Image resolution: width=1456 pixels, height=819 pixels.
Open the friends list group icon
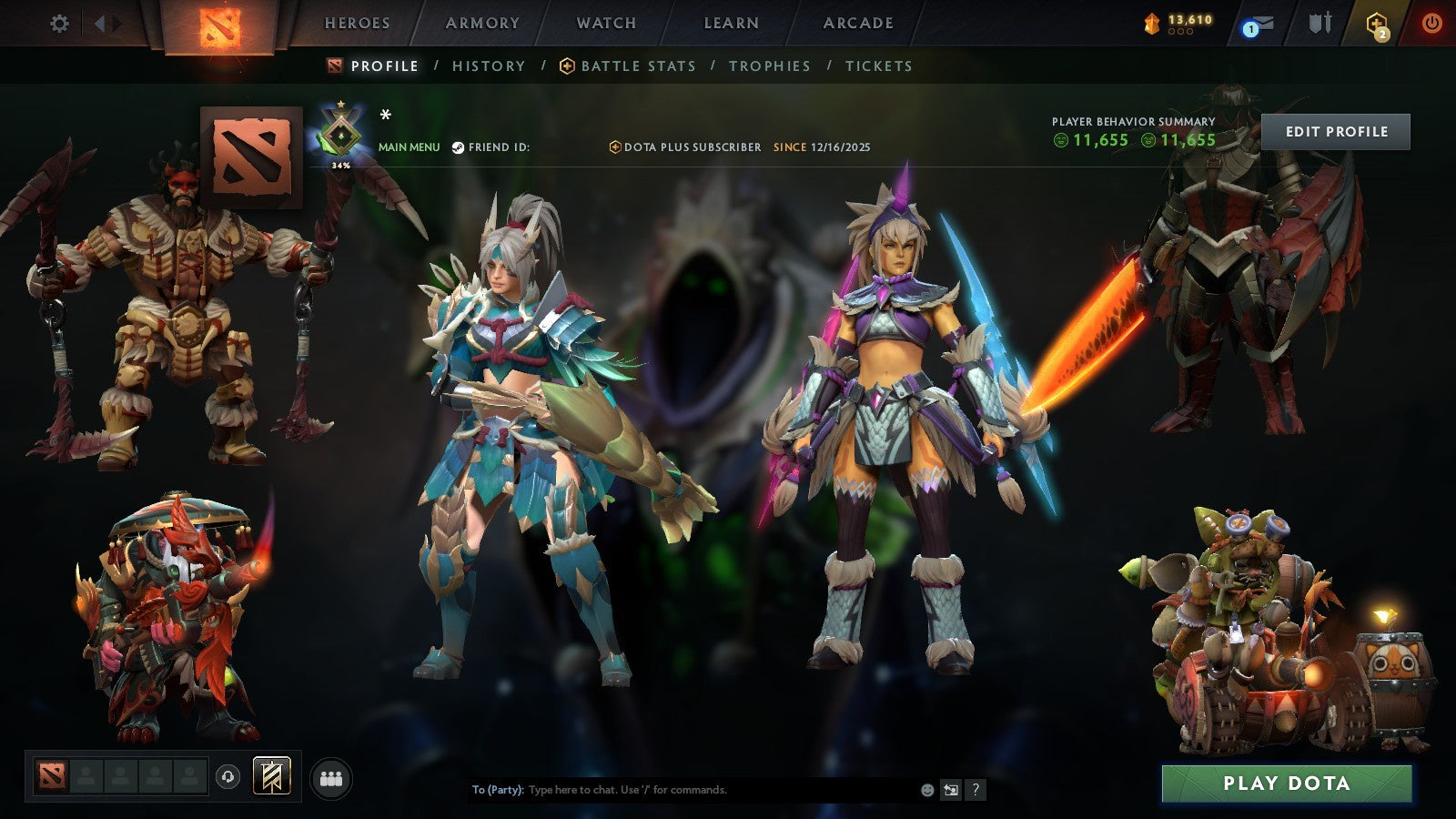click(x=332, y=777)
